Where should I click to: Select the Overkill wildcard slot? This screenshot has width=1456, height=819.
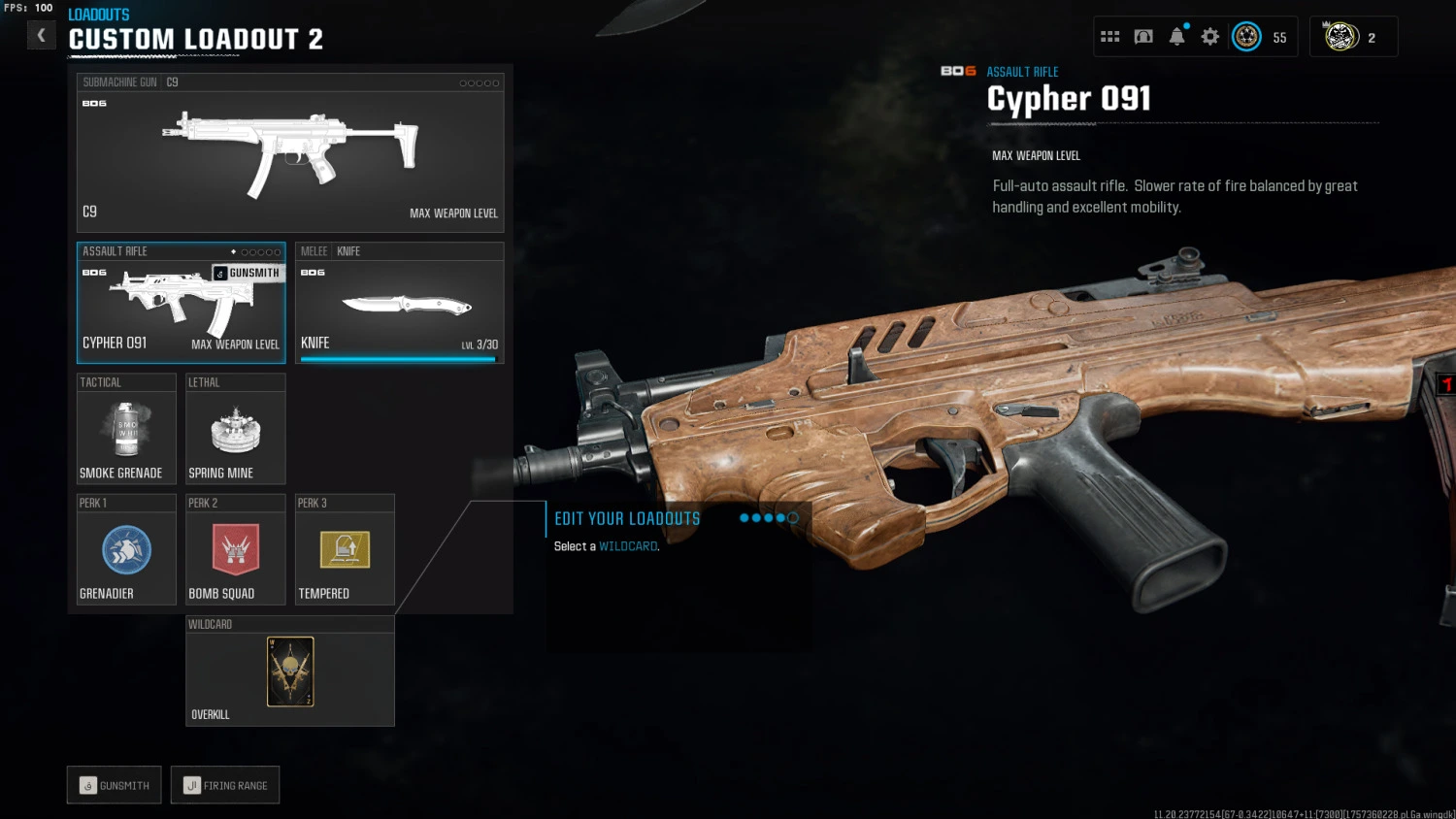290,672
